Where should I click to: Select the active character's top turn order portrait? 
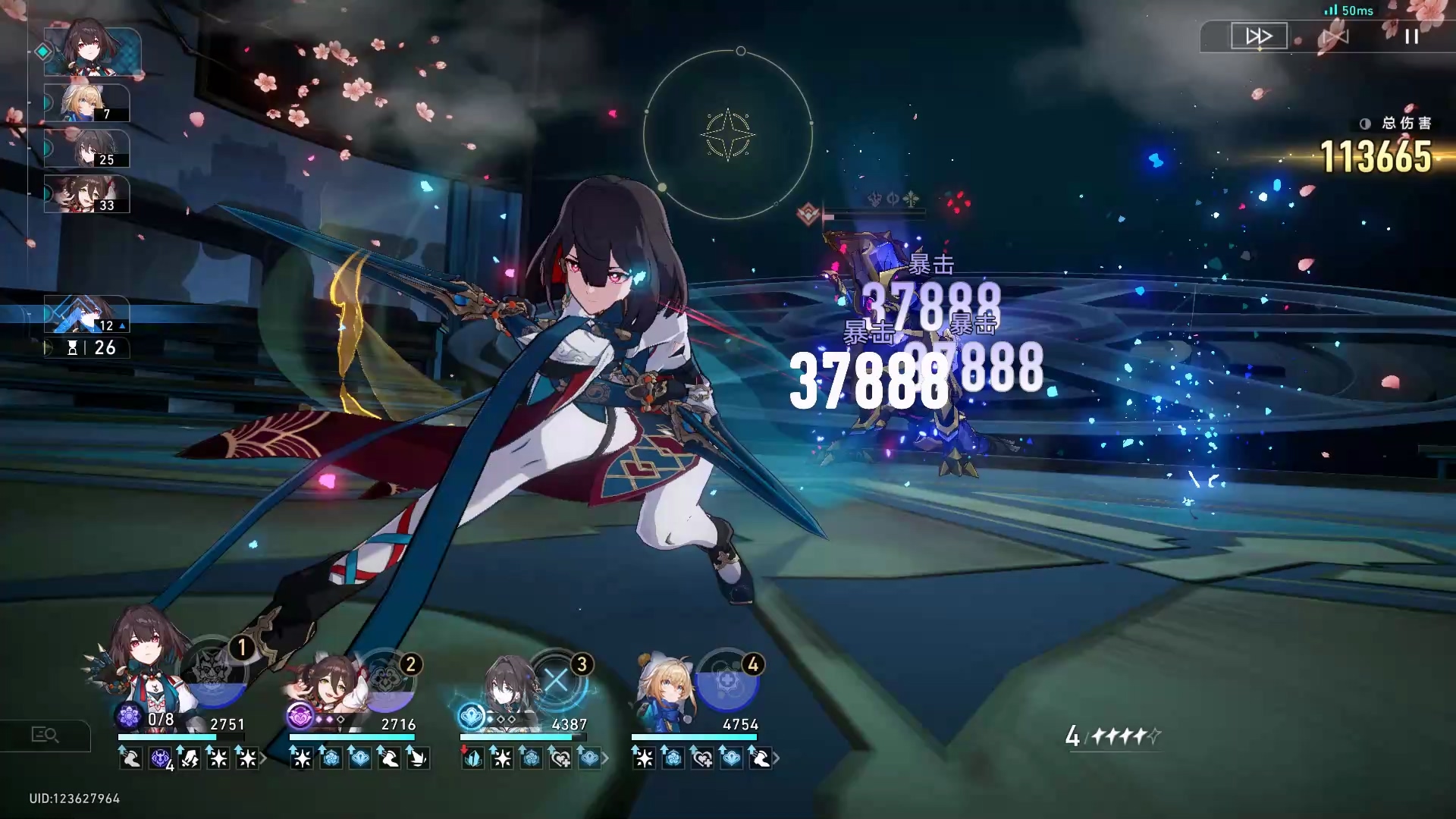coord(92,52)
